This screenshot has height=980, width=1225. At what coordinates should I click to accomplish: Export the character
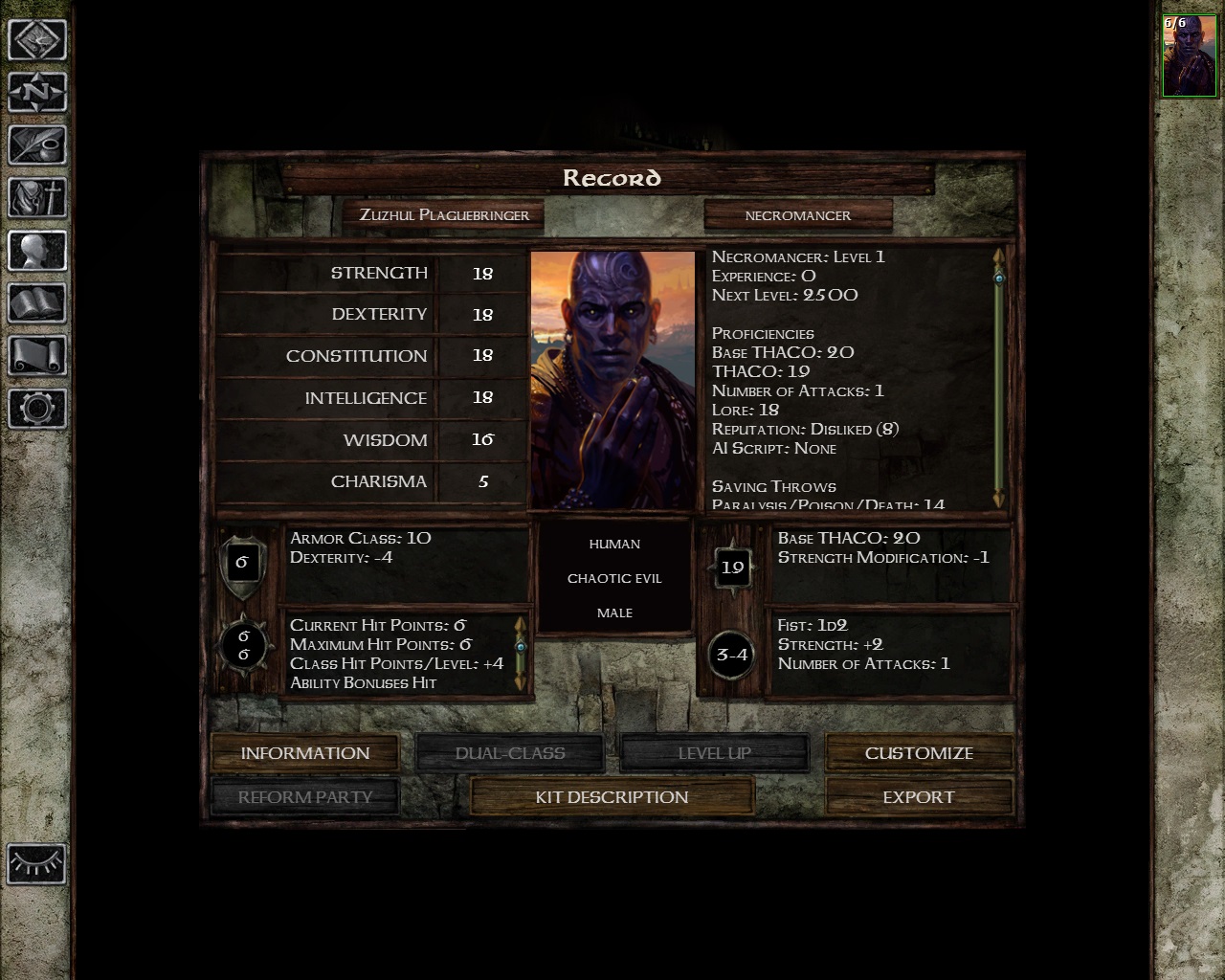pyautogui.click(x=919, y=797)
